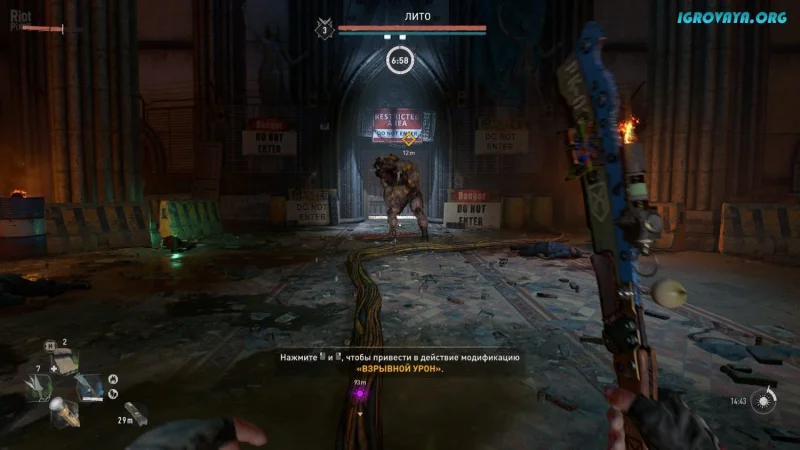Click the purple waypoint marker at 93m
The width and height of the screenshot is (800, 450).
360,393
